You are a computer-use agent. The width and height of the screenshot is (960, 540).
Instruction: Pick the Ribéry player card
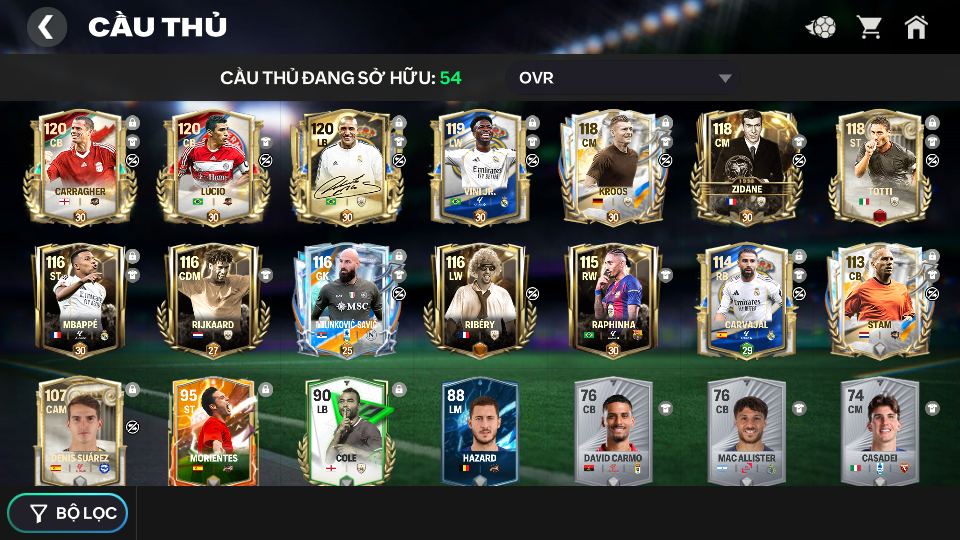pos(479,300)
